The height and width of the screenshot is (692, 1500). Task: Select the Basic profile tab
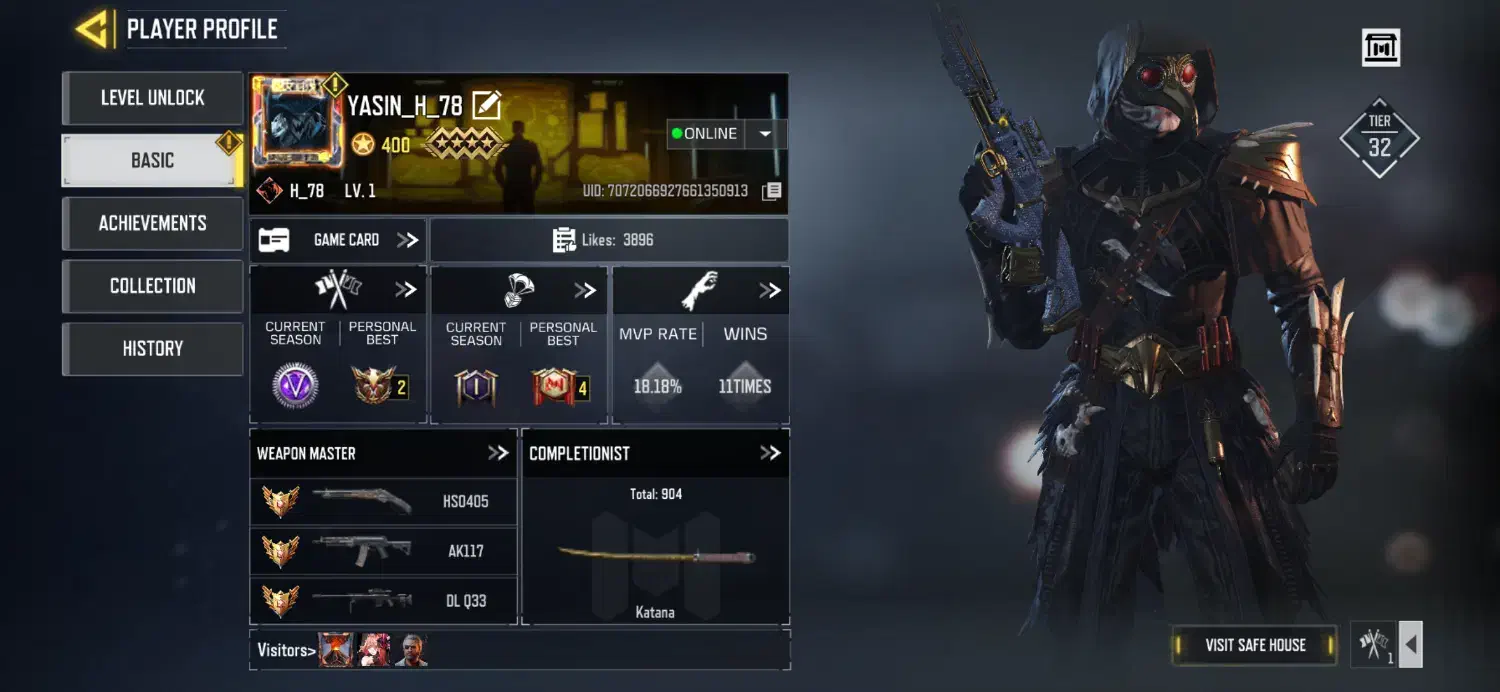pyautogui.click(x=152, y=160)
